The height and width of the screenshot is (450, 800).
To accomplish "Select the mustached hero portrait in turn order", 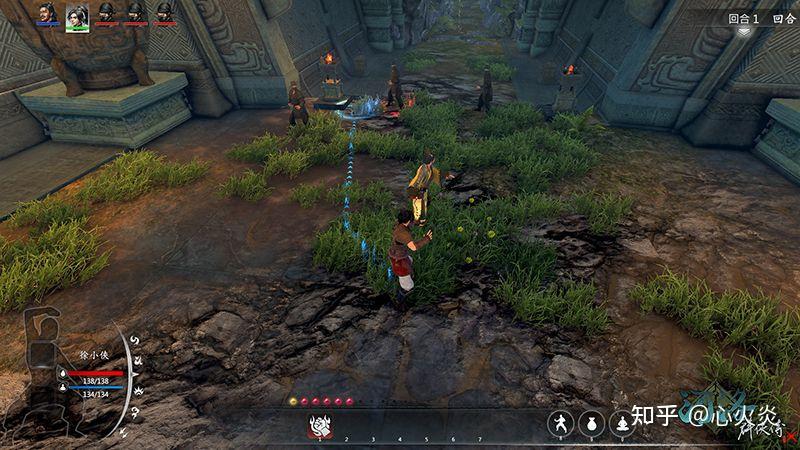I will pyautogui.click(x=47, y=14).
